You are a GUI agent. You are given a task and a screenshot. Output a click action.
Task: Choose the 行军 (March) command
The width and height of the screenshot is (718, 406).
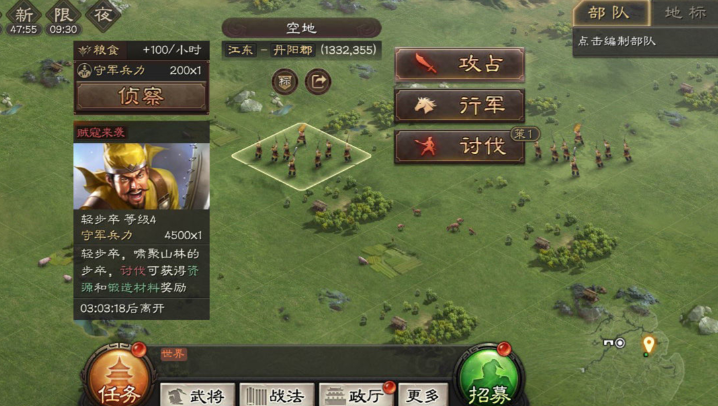click(x=460, y=105)
